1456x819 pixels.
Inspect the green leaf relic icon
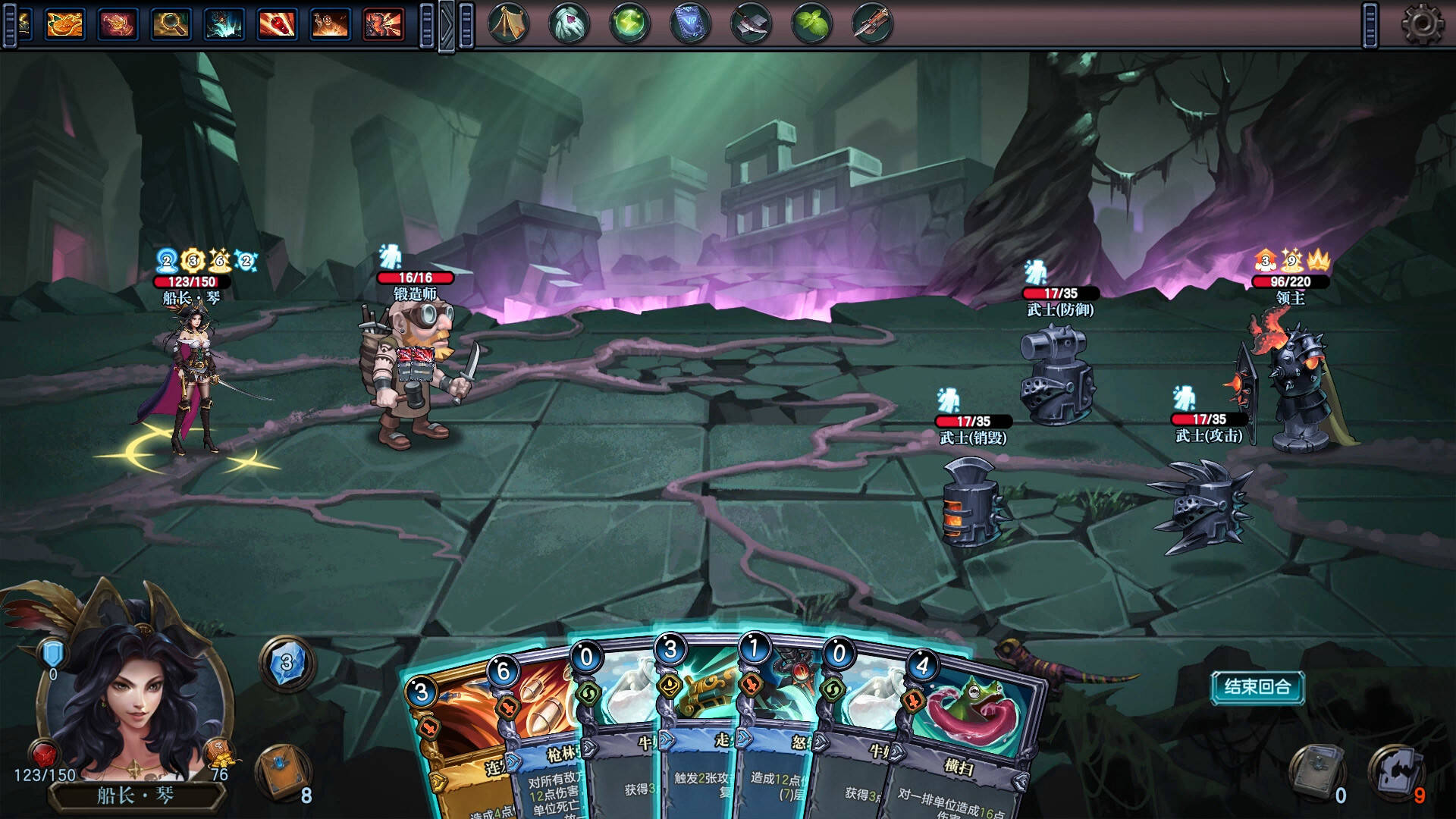pos(811,24)
